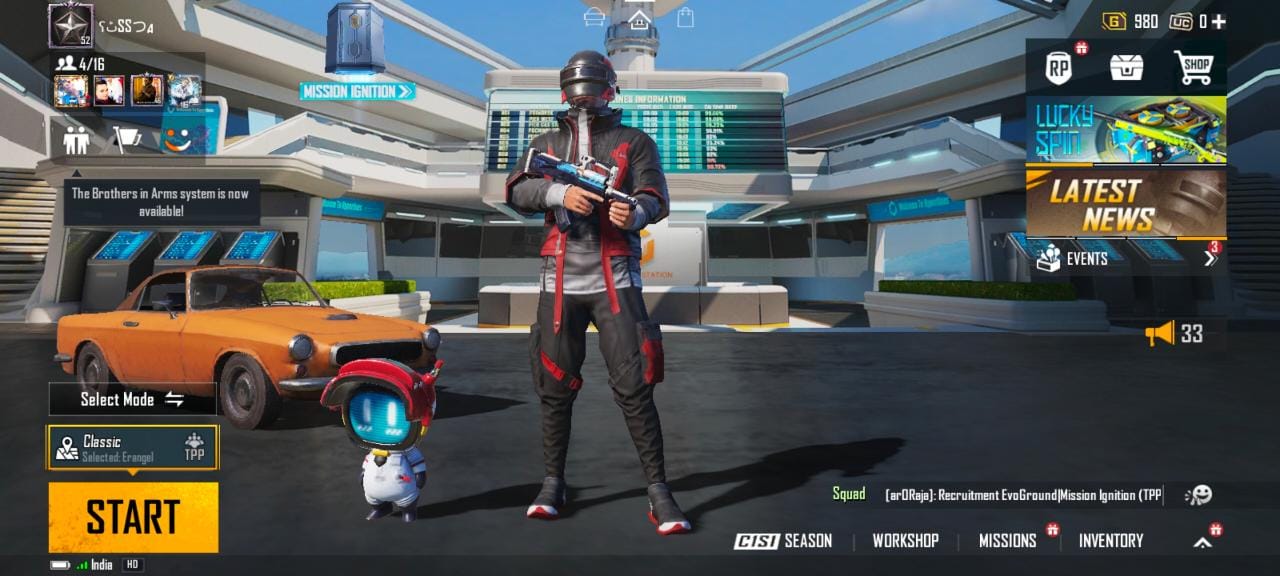Viewport: 1280px width, 576px height.
Task: Read the Latest News banner
Action: click(1126, 204)
